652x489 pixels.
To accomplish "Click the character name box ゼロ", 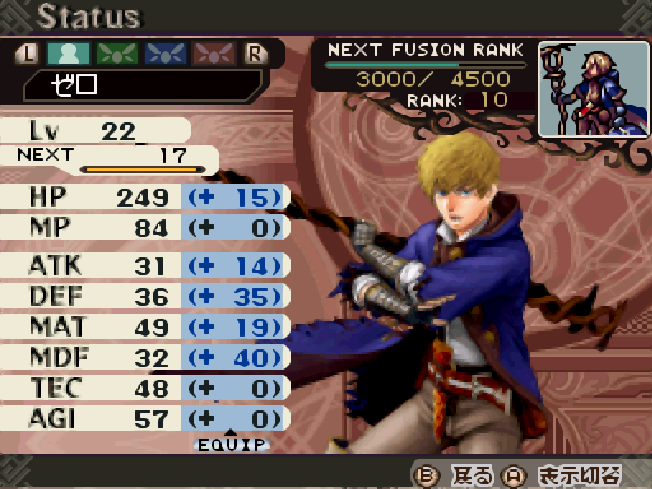I will 140,85.
